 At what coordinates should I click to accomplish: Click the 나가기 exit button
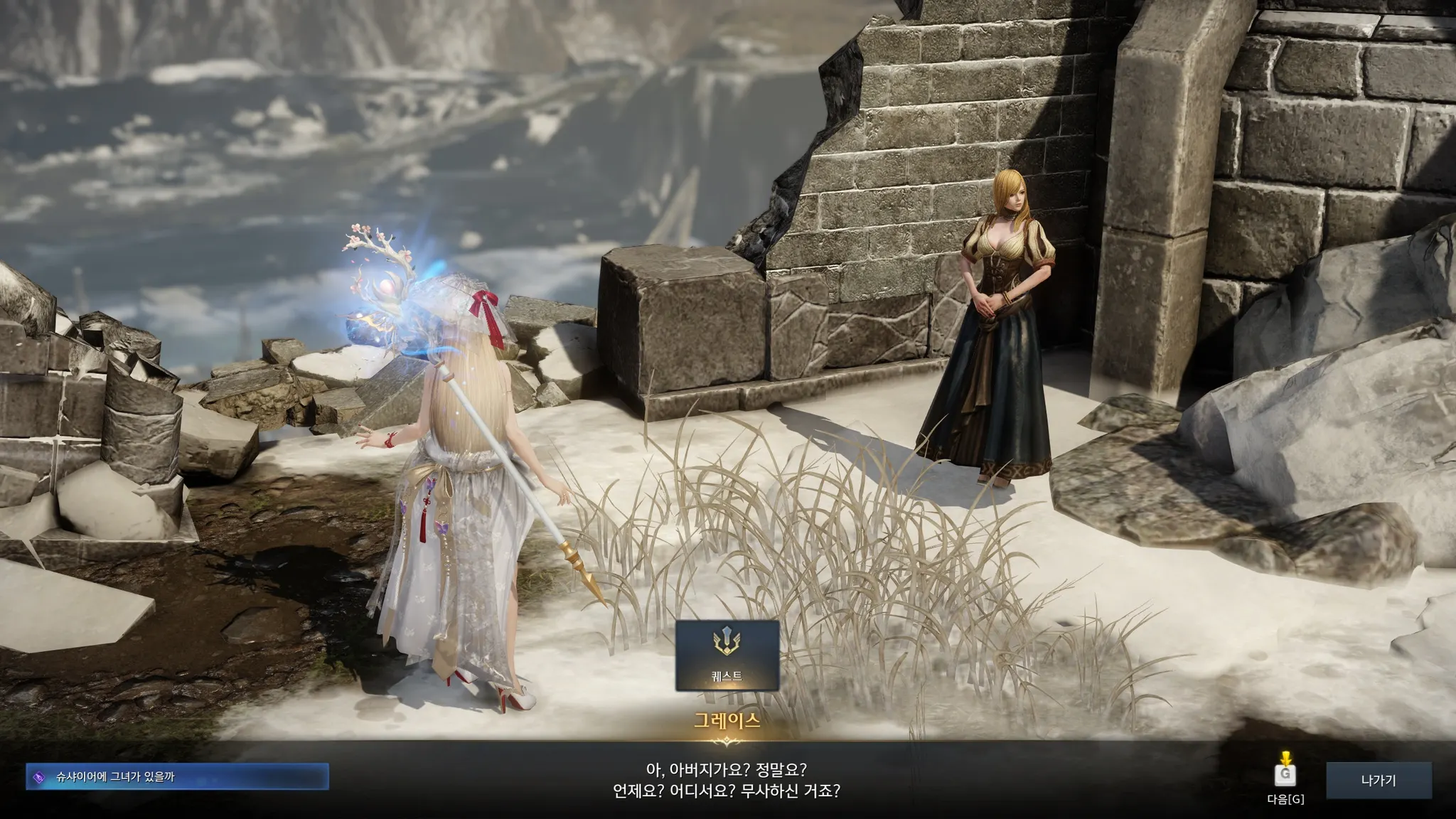tap(1378, 781)
